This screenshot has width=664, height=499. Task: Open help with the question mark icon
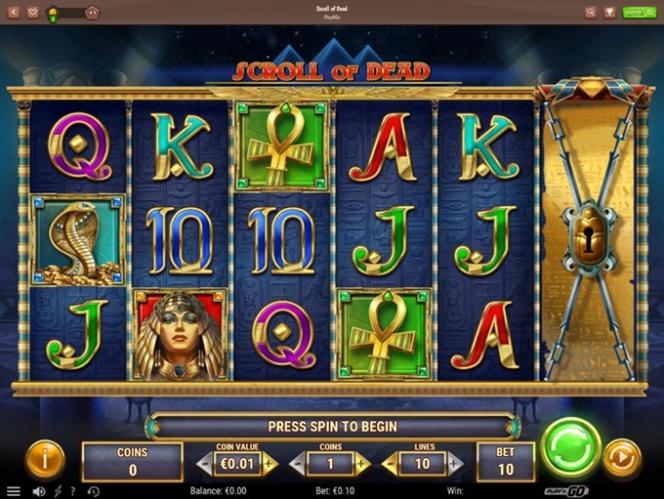click(73, 491)
